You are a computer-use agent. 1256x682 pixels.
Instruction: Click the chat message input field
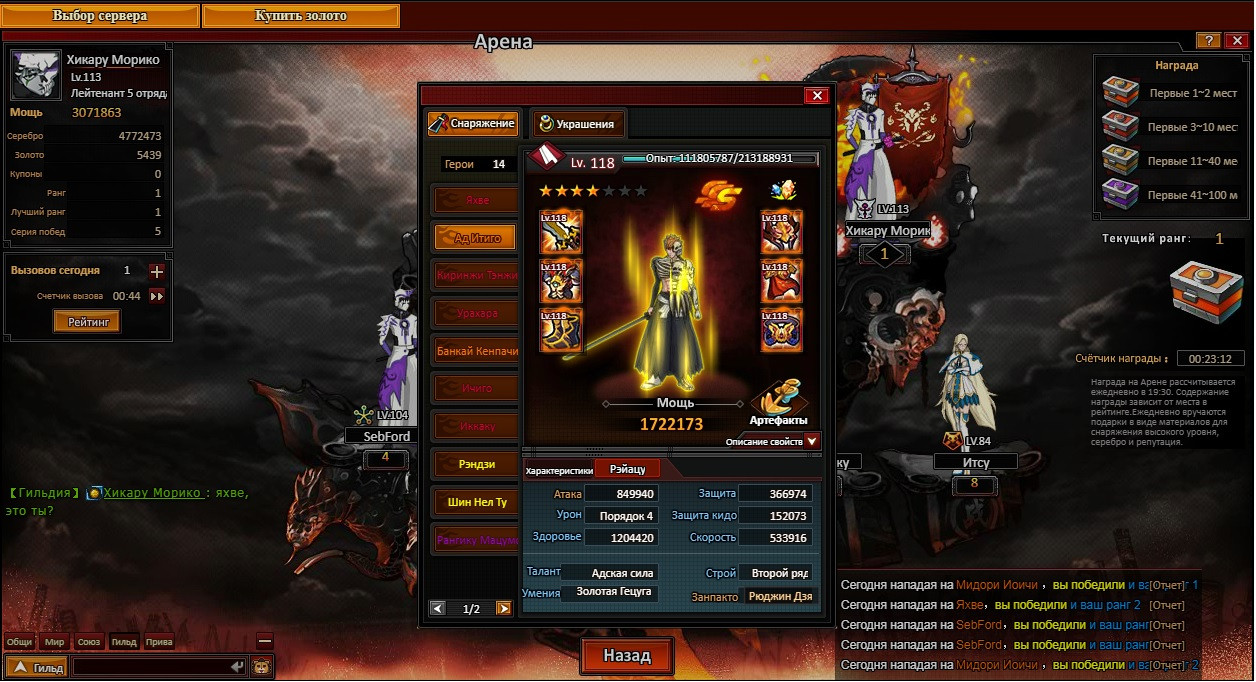point(150,666)
